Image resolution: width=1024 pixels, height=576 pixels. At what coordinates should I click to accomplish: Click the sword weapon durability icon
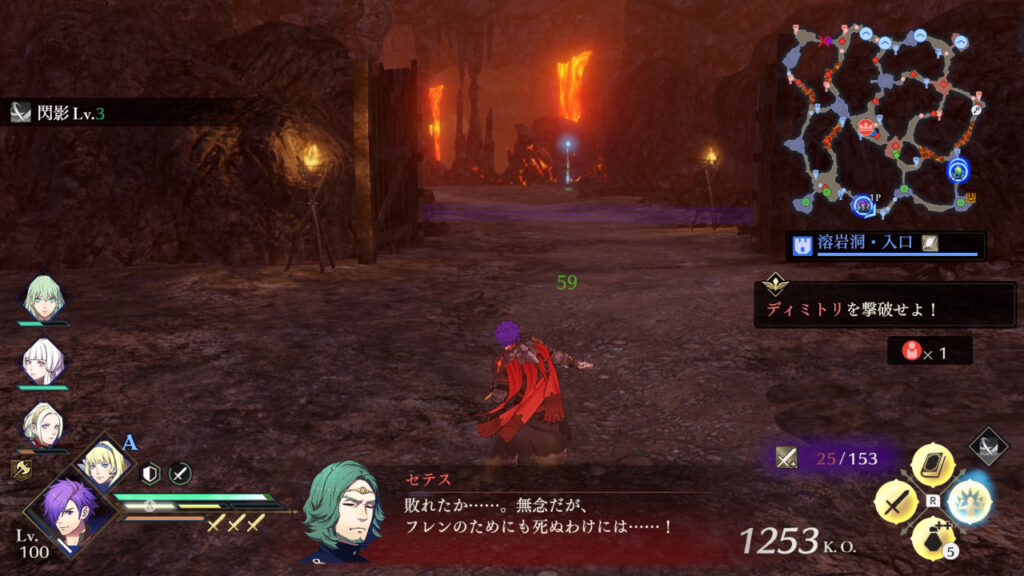pyautogui.click(x=787, y=458)
